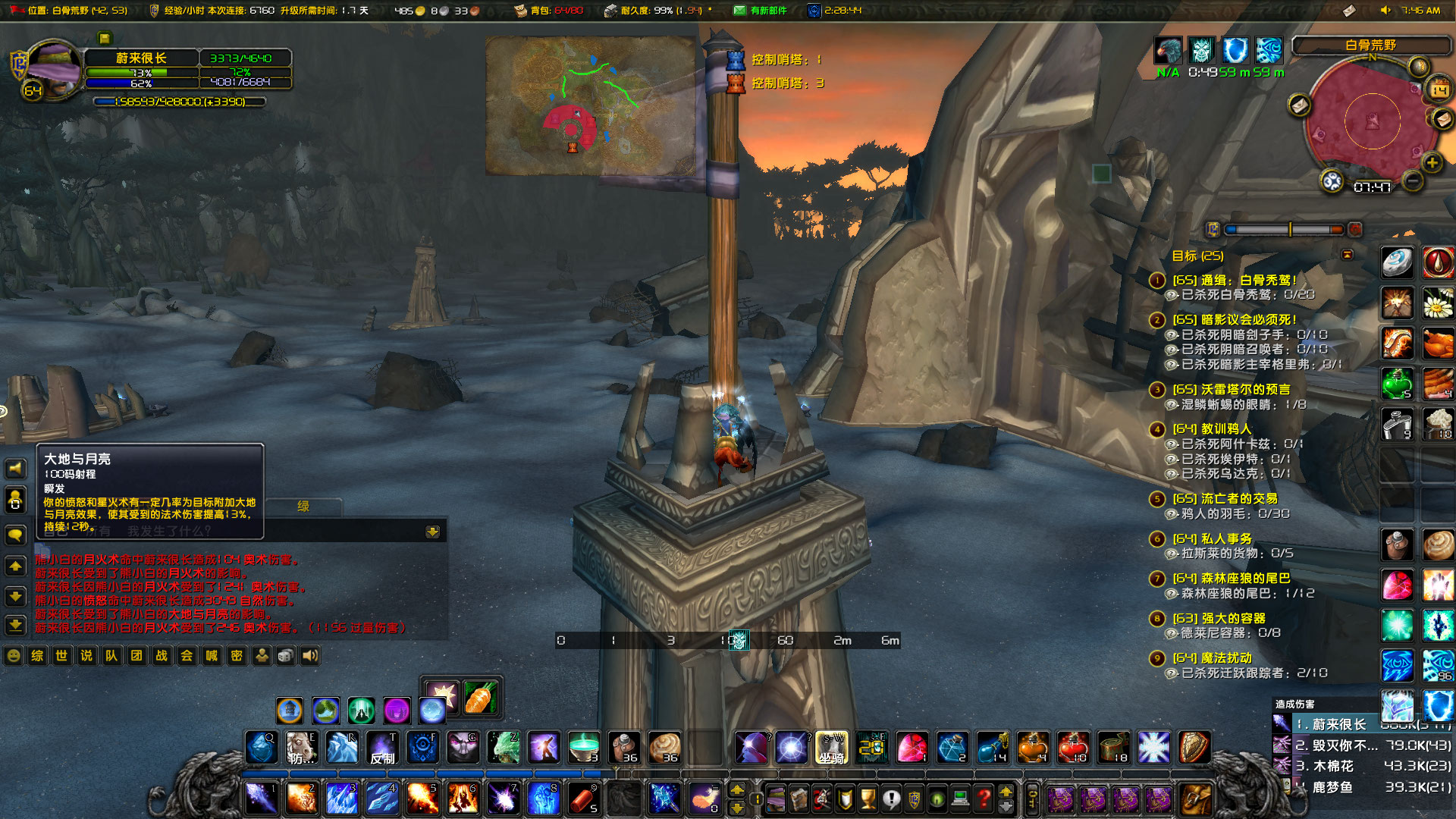Screen dimensions: 1456x819
Task: Toggle the speaker sound icon near the chat tabs
Action: 310,656
